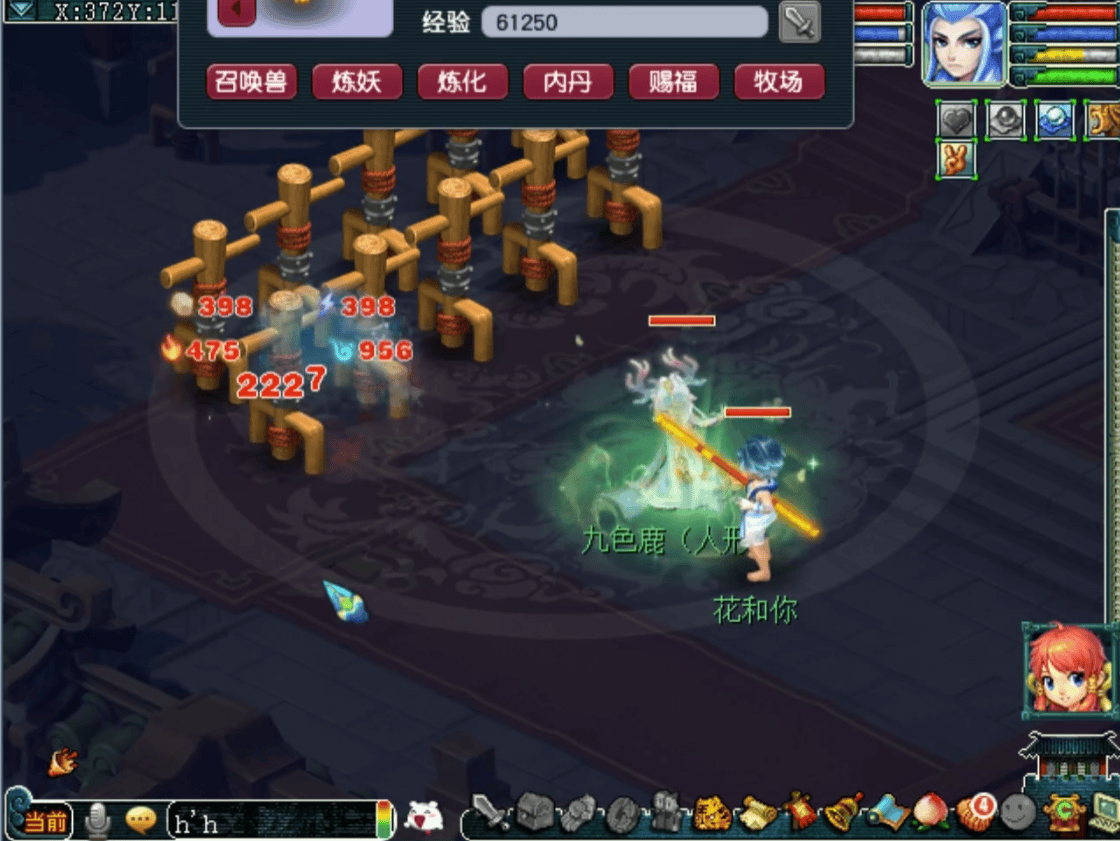Click the 炼妖 button

coord(357,82)
